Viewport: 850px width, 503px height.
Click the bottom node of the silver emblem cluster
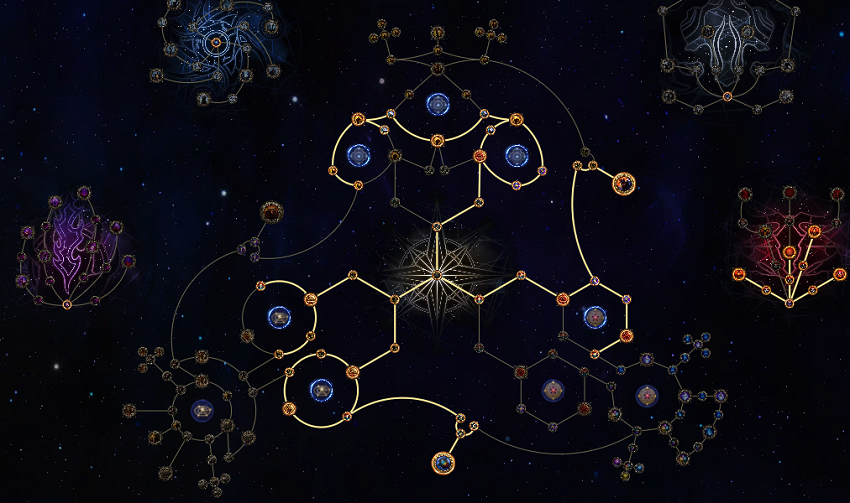click(x=727, y=96)
